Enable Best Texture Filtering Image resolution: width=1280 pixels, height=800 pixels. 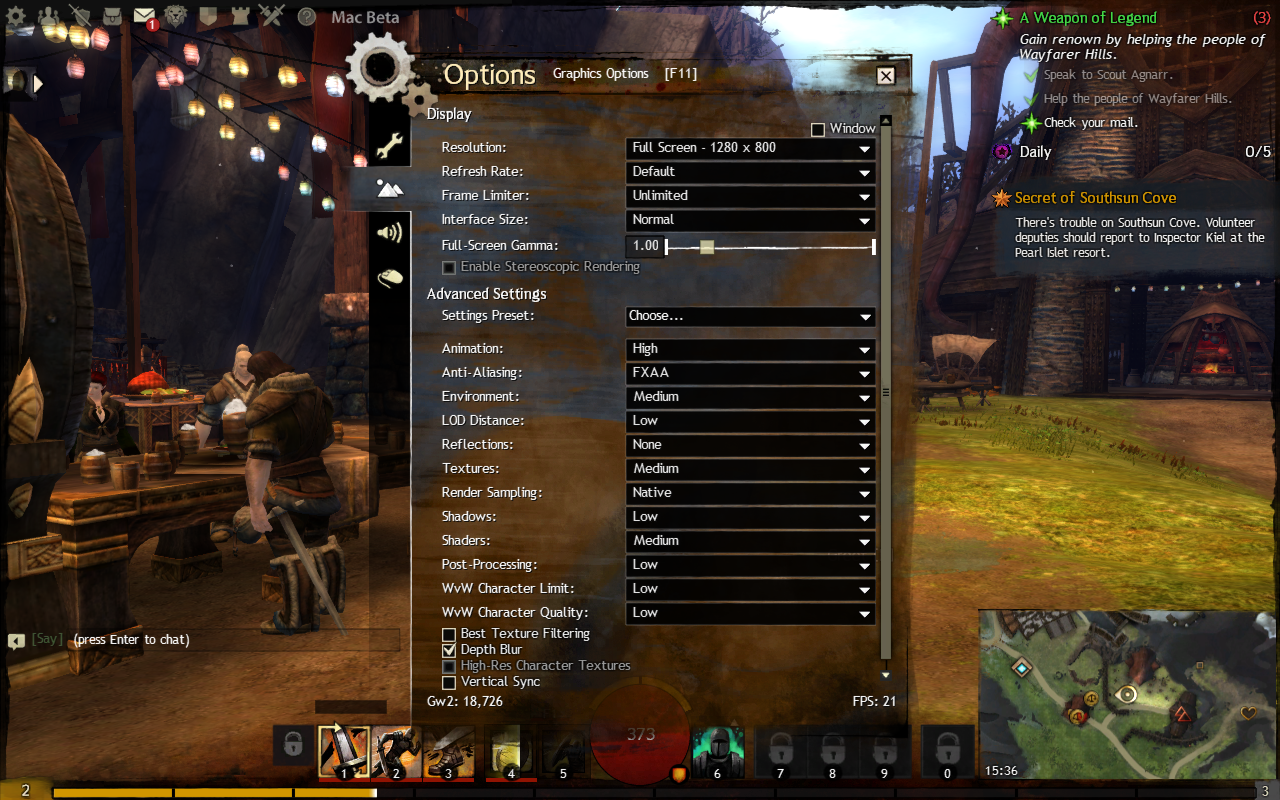[449, 634]
